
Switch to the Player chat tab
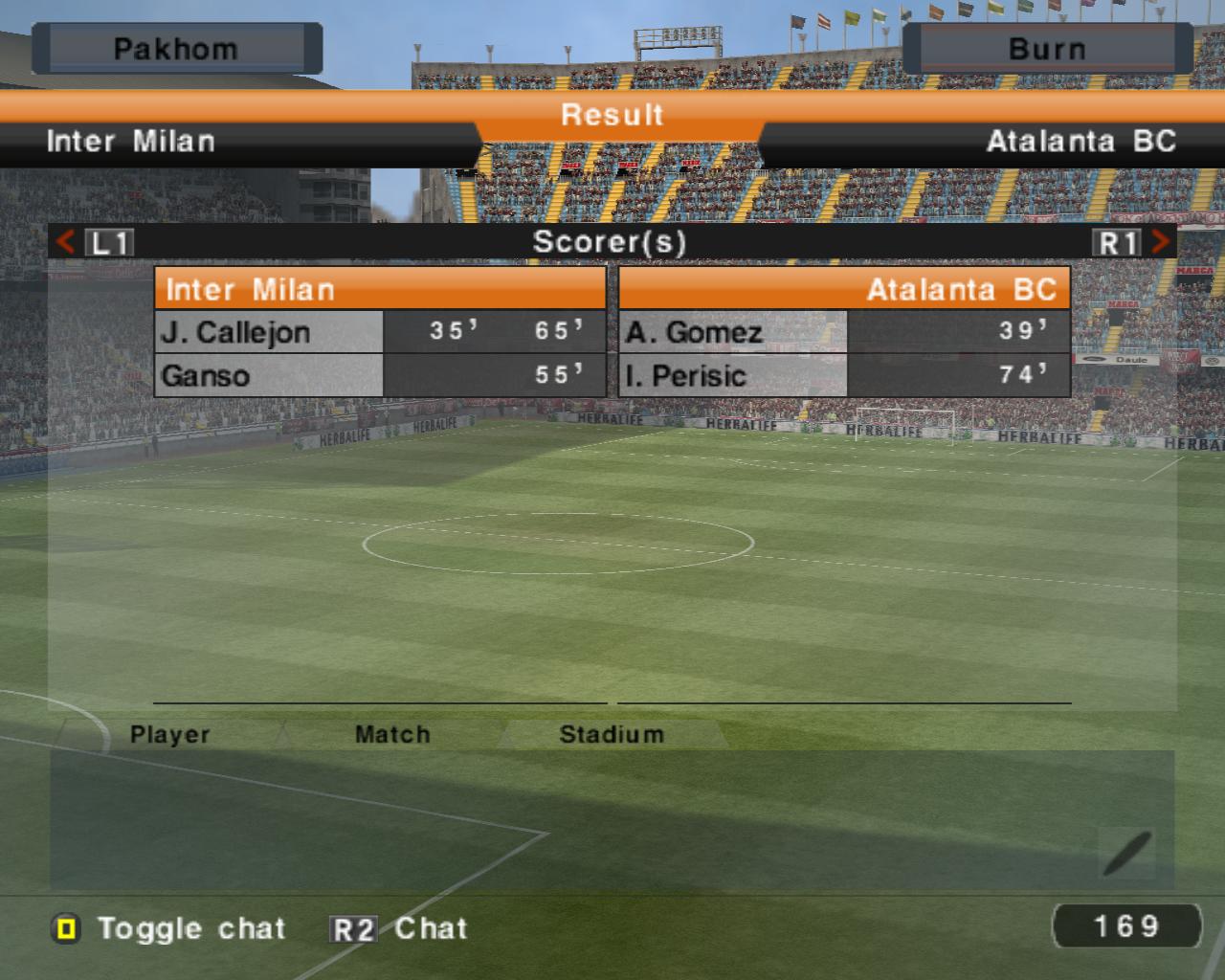[169, 735]
